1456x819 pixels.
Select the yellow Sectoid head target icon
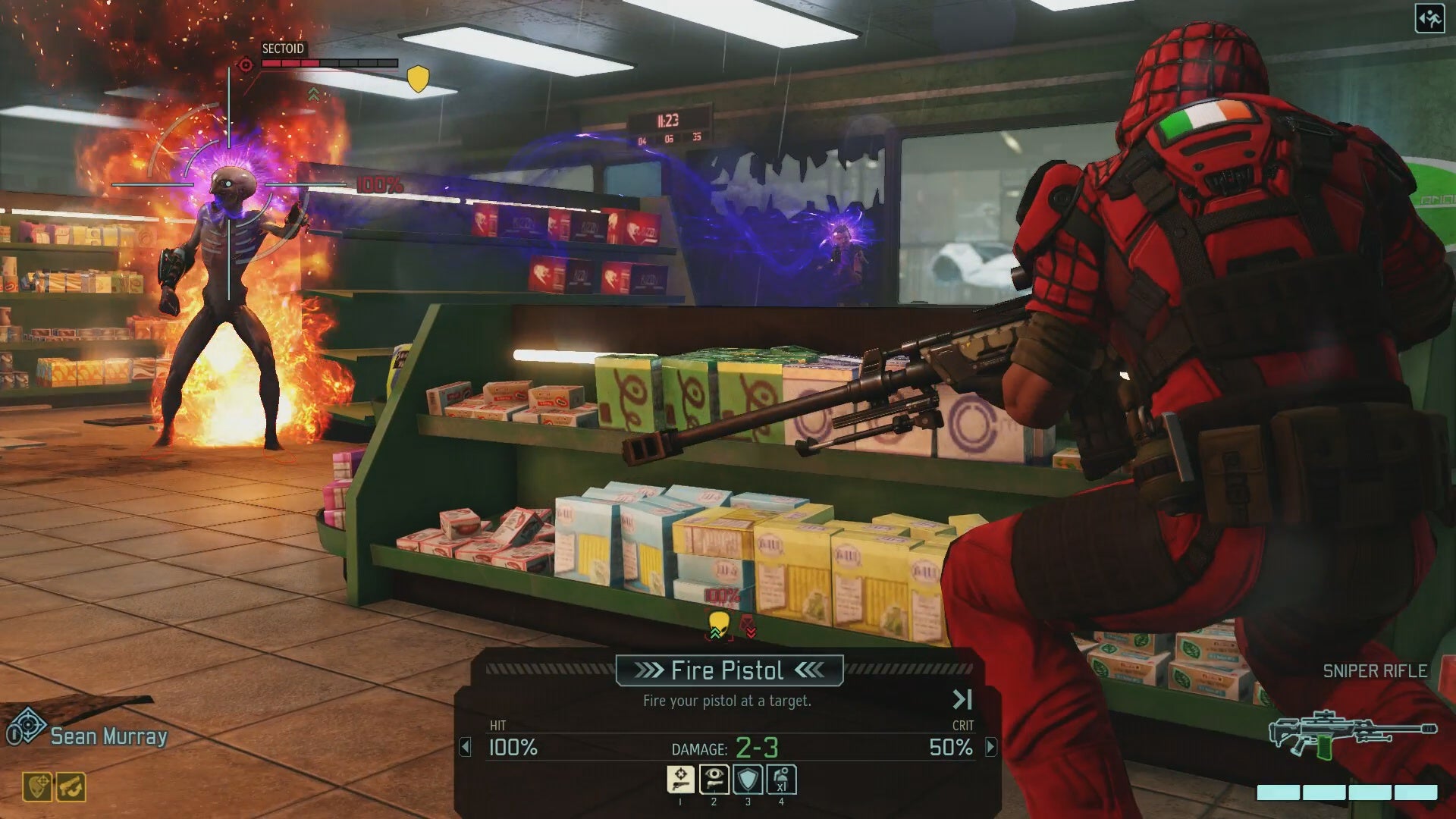click(x=718, y=625)
